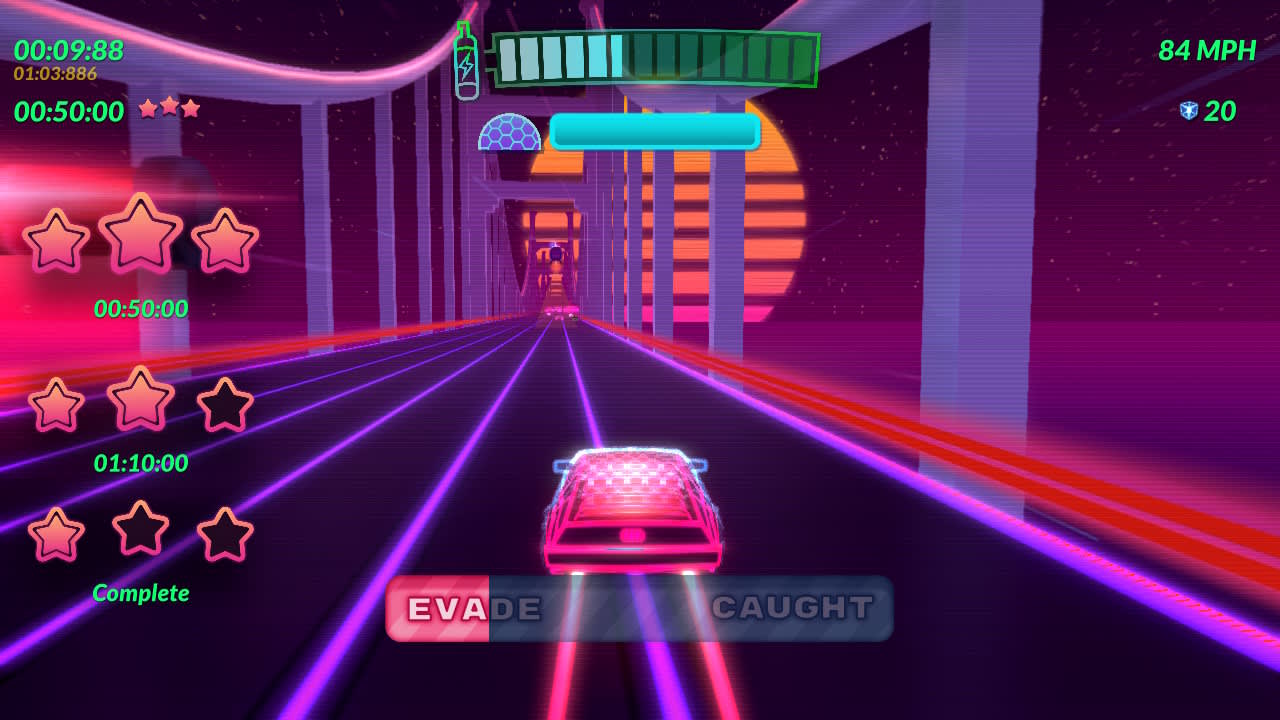Select the EVADE label
Screen dimensions: 1280x720
click(x=470, y=608)
